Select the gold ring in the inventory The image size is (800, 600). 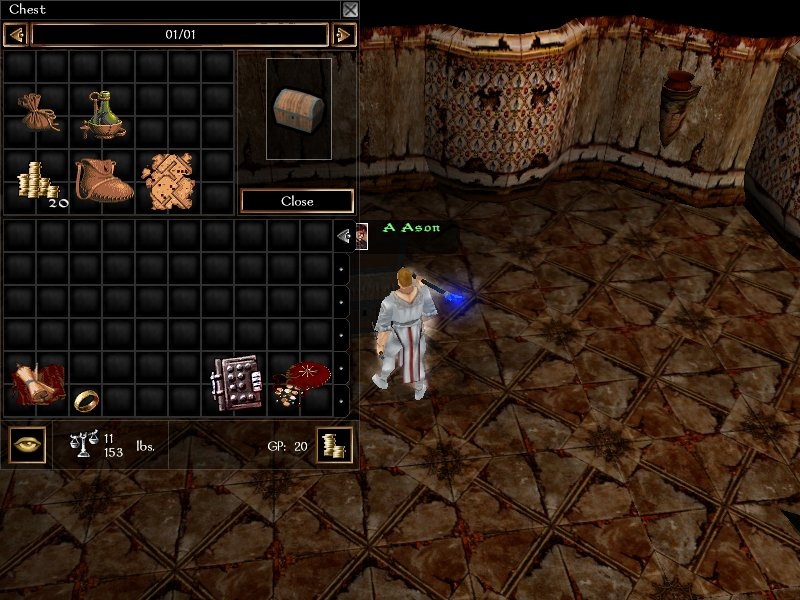click(x=84, y=400)
